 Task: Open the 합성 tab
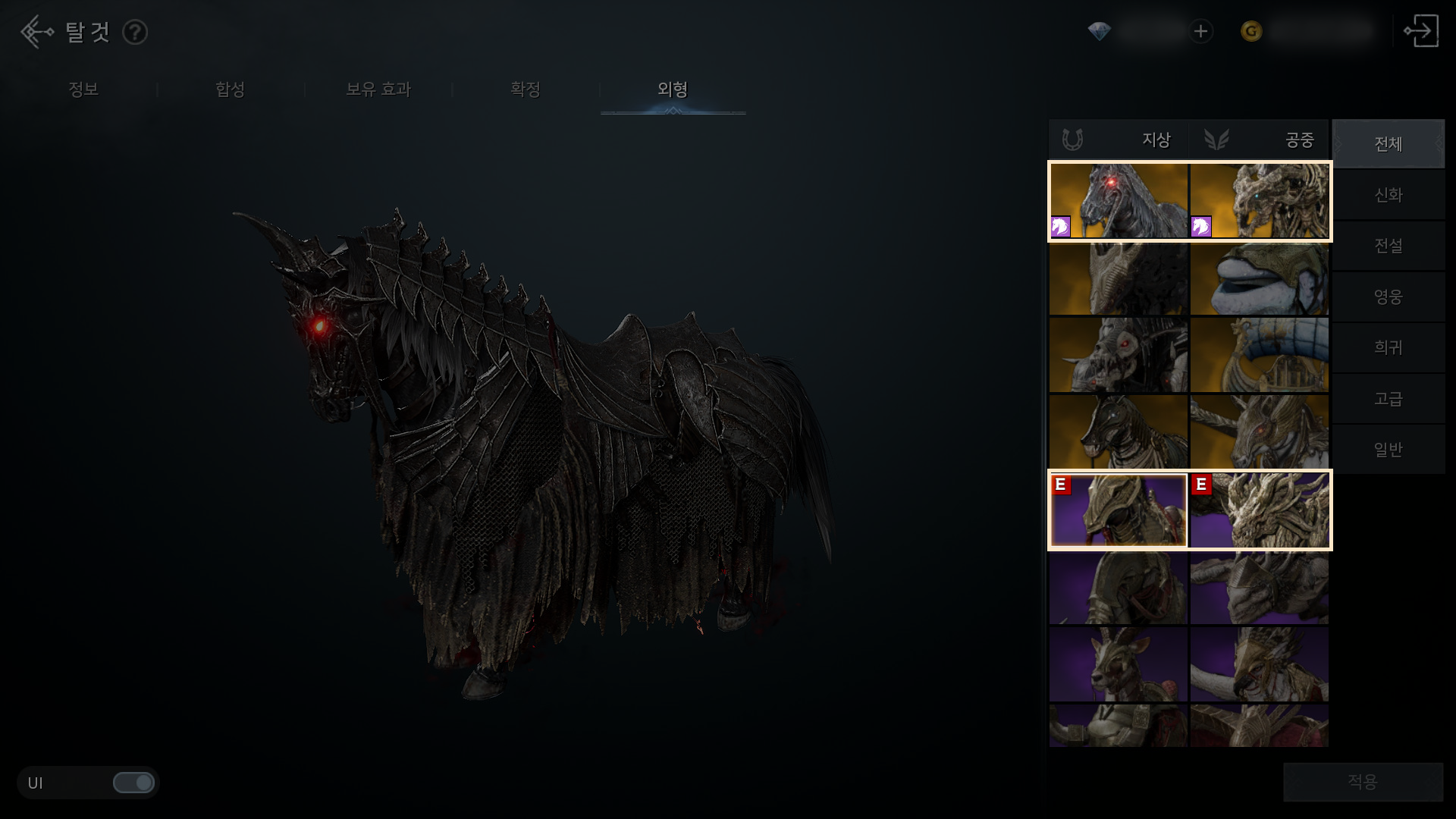[230, 89]
